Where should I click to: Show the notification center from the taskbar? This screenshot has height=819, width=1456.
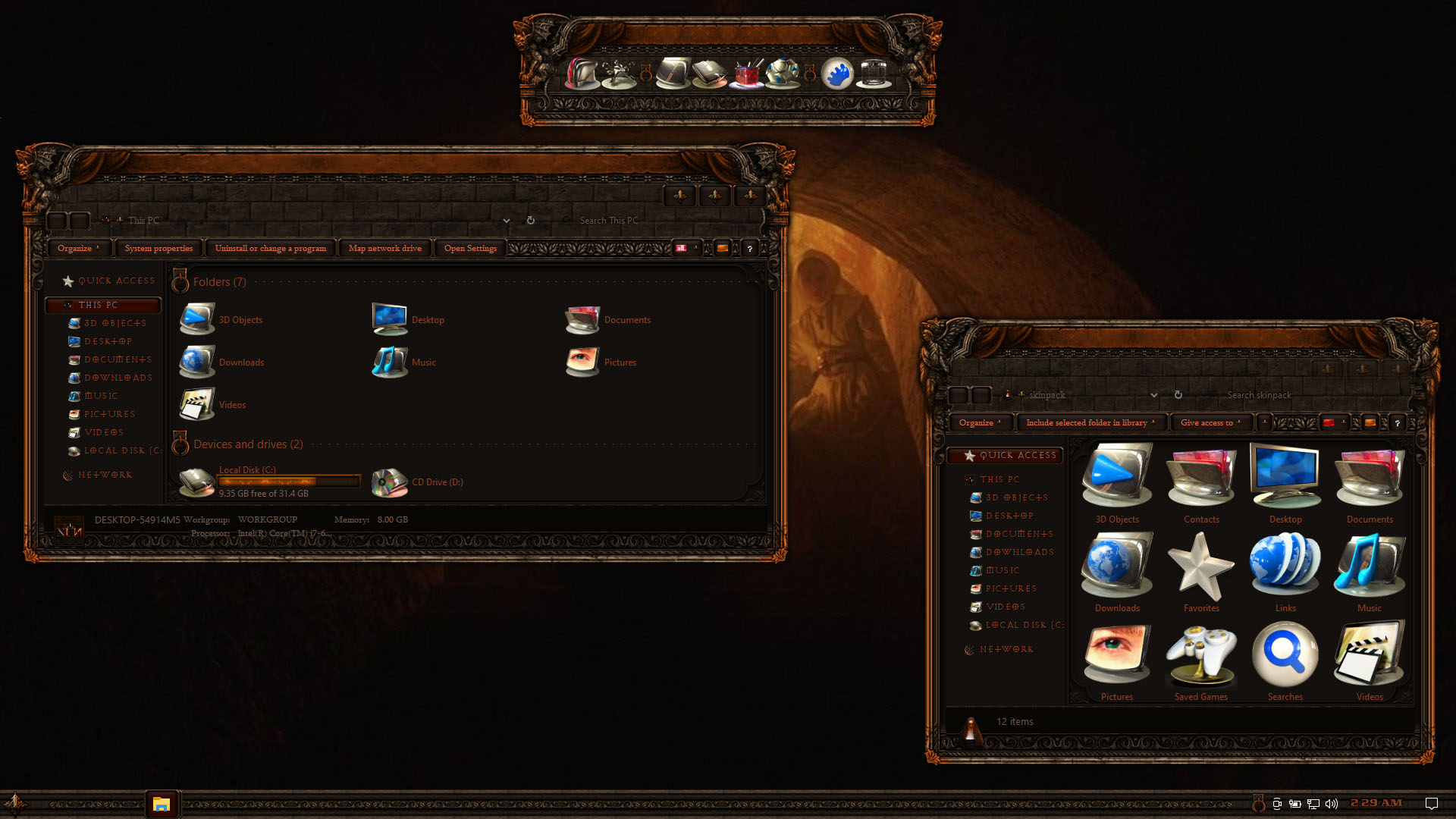[1432, 804]
